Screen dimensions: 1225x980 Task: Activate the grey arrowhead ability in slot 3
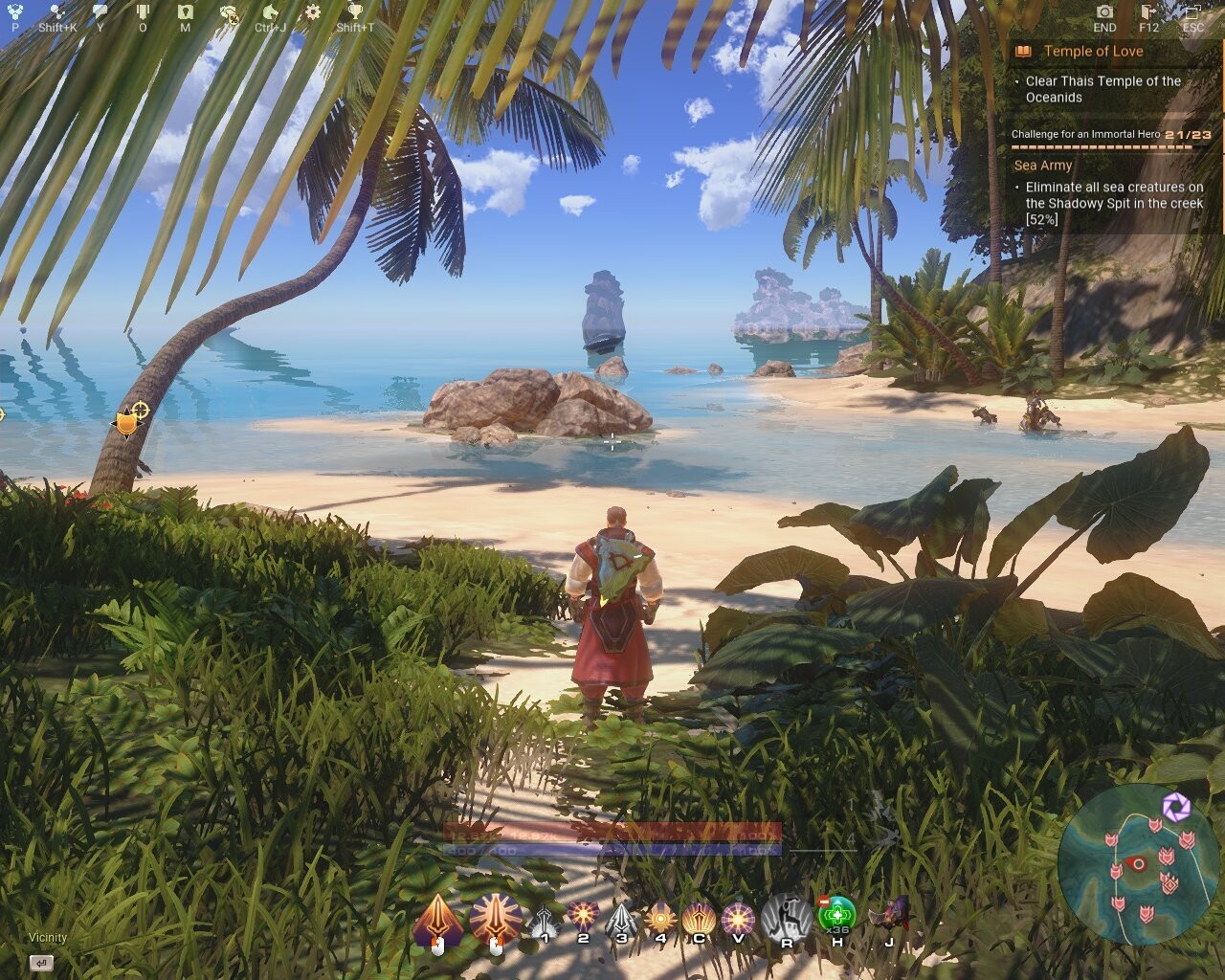622,922
